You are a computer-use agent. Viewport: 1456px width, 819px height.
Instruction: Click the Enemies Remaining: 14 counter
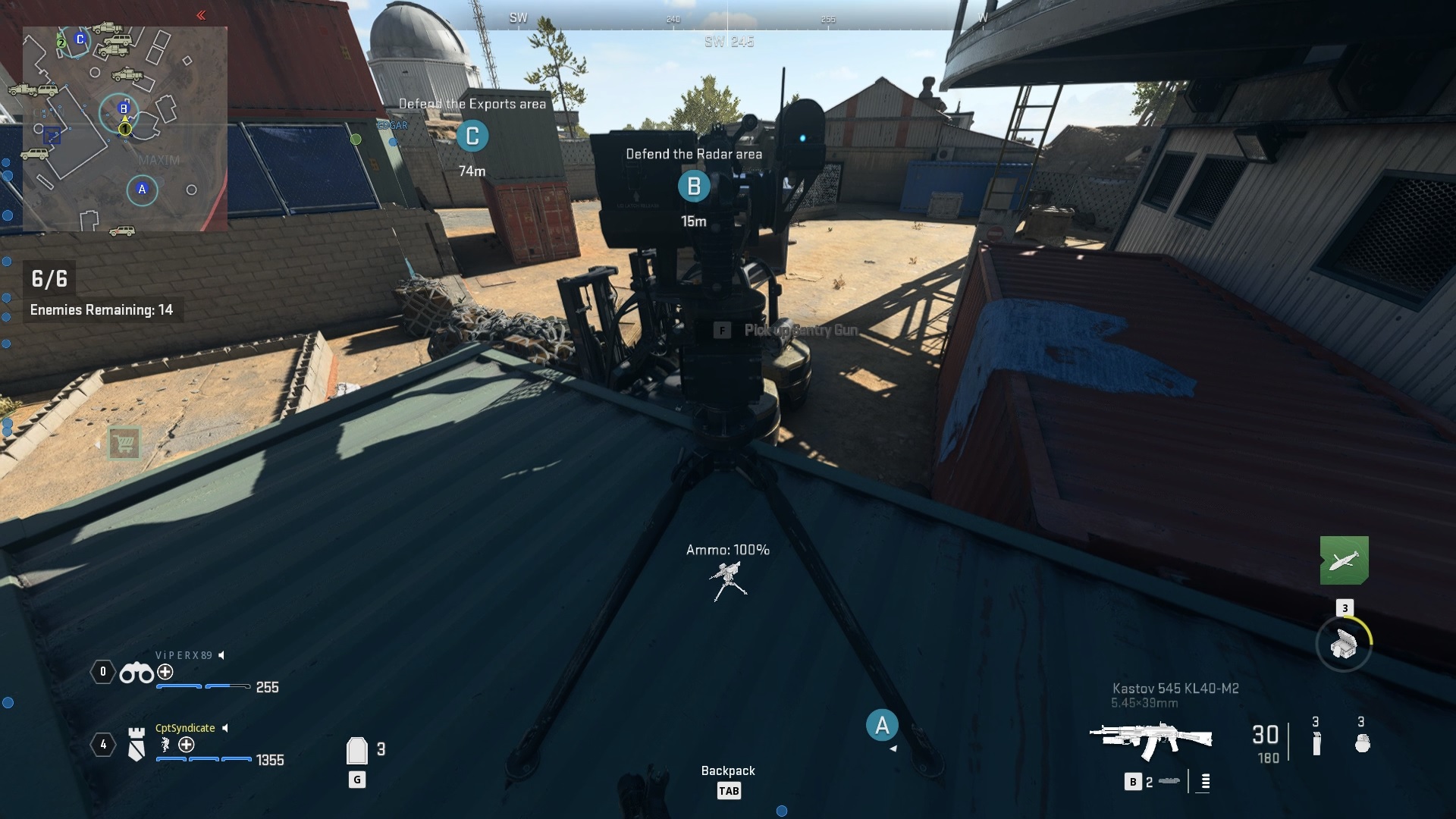point(101,310)
